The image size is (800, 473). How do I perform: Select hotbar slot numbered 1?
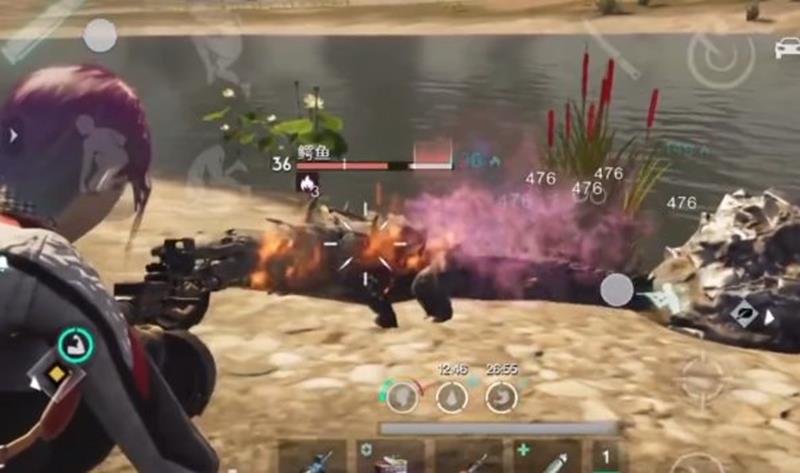click(604, 459)
